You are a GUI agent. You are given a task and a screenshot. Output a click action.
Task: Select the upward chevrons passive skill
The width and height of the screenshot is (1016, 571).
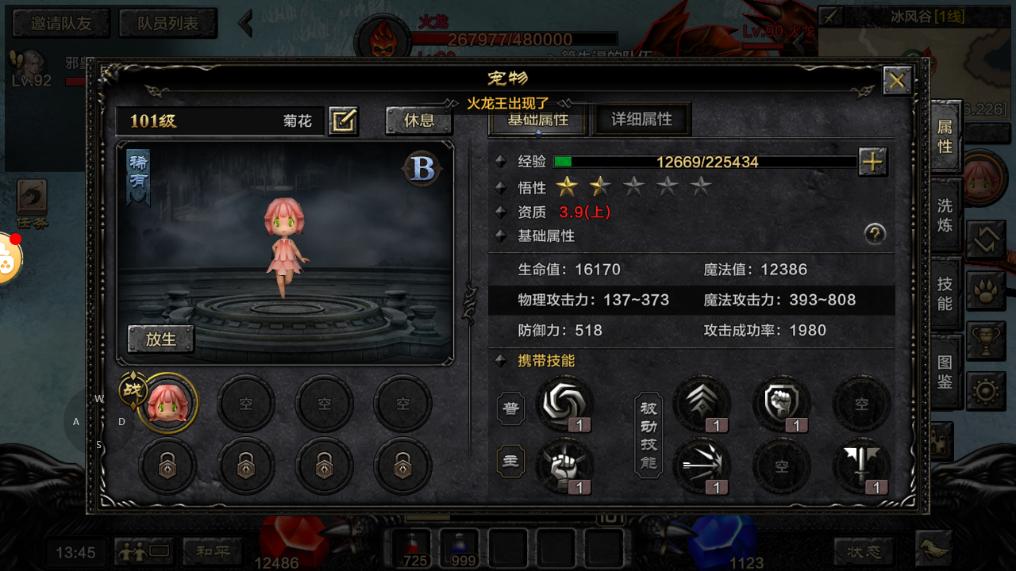click(x=702, y=404)
